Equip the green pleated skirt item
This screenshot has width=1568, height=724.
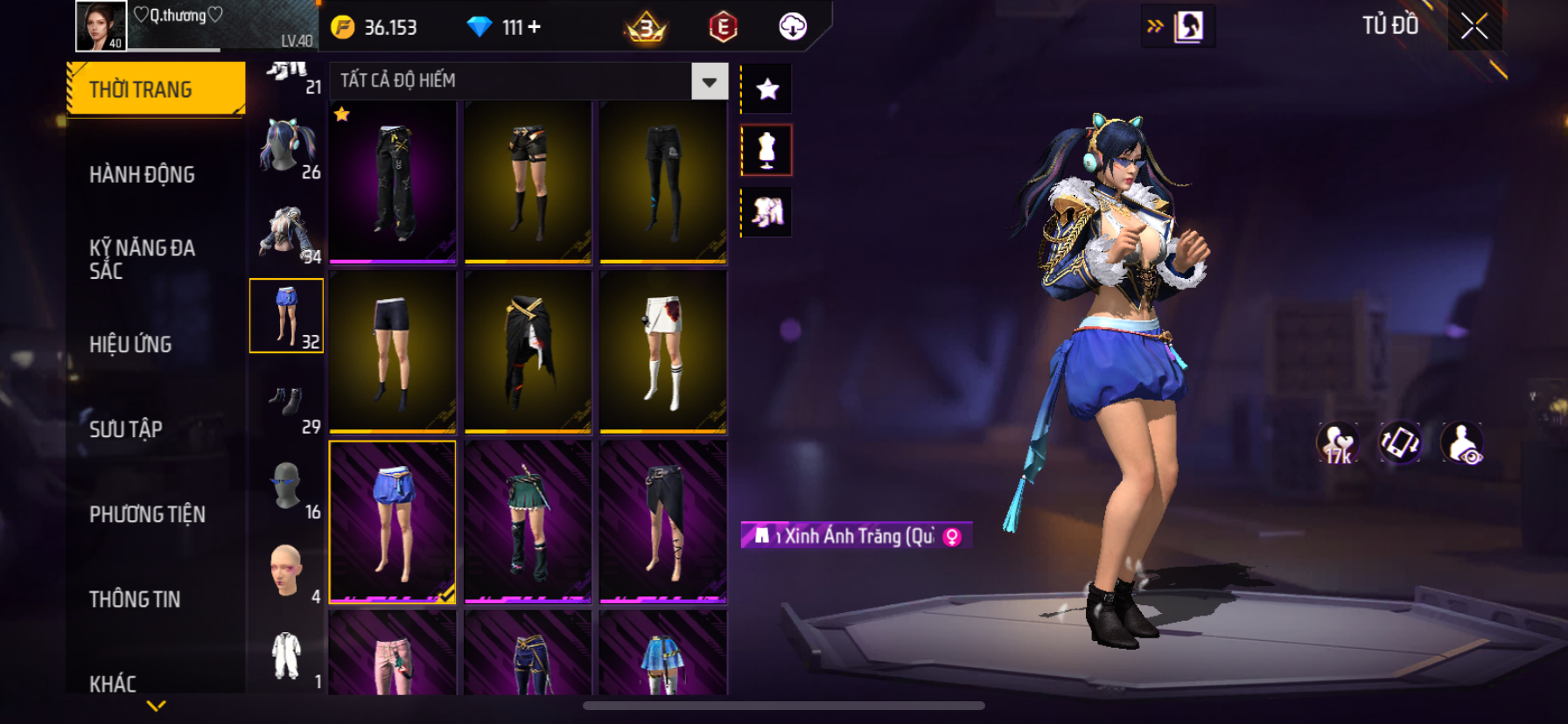tap(528, 521)
